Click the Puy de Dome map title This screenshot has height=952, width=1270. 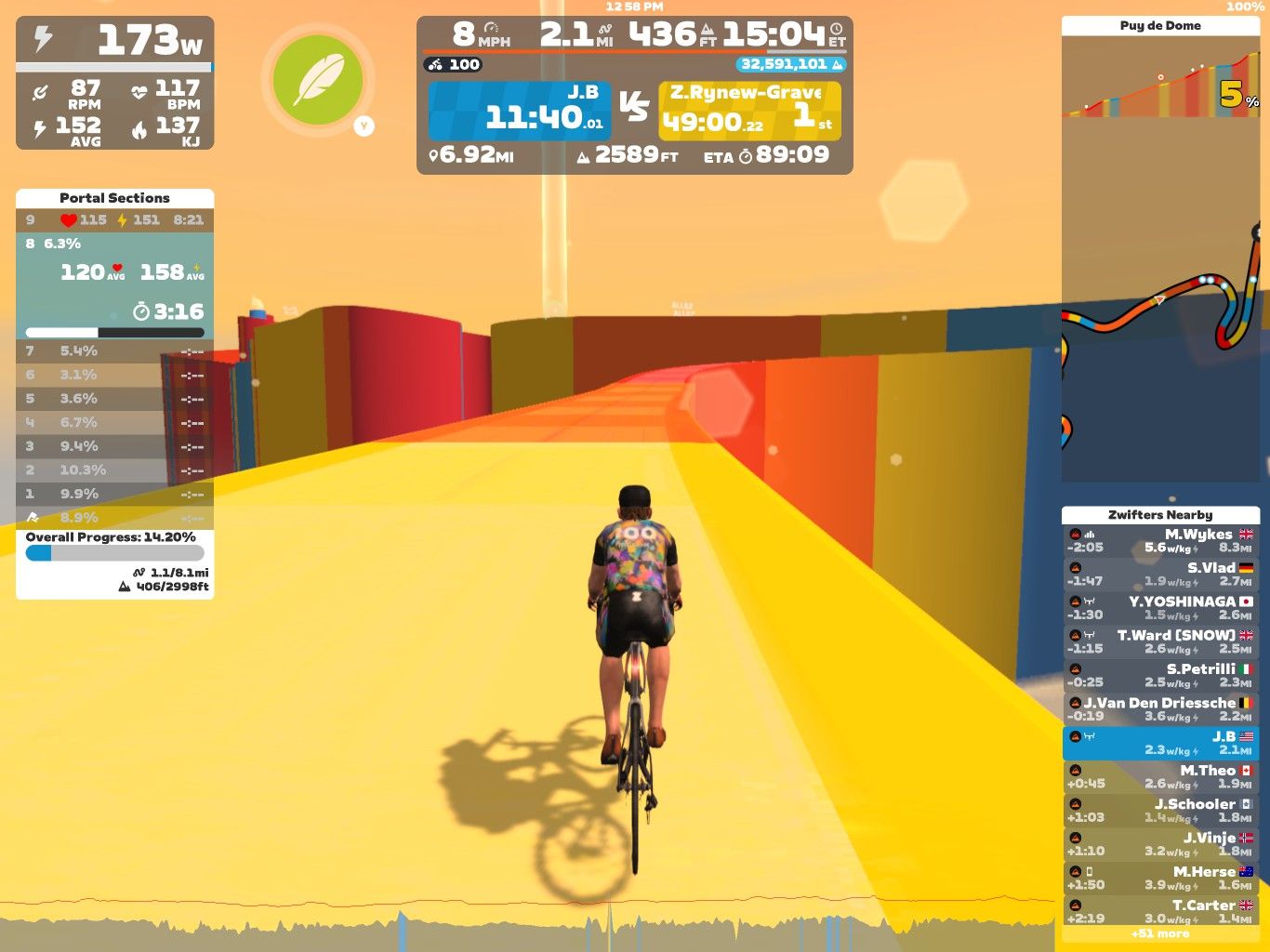(x=1160, y=25)
